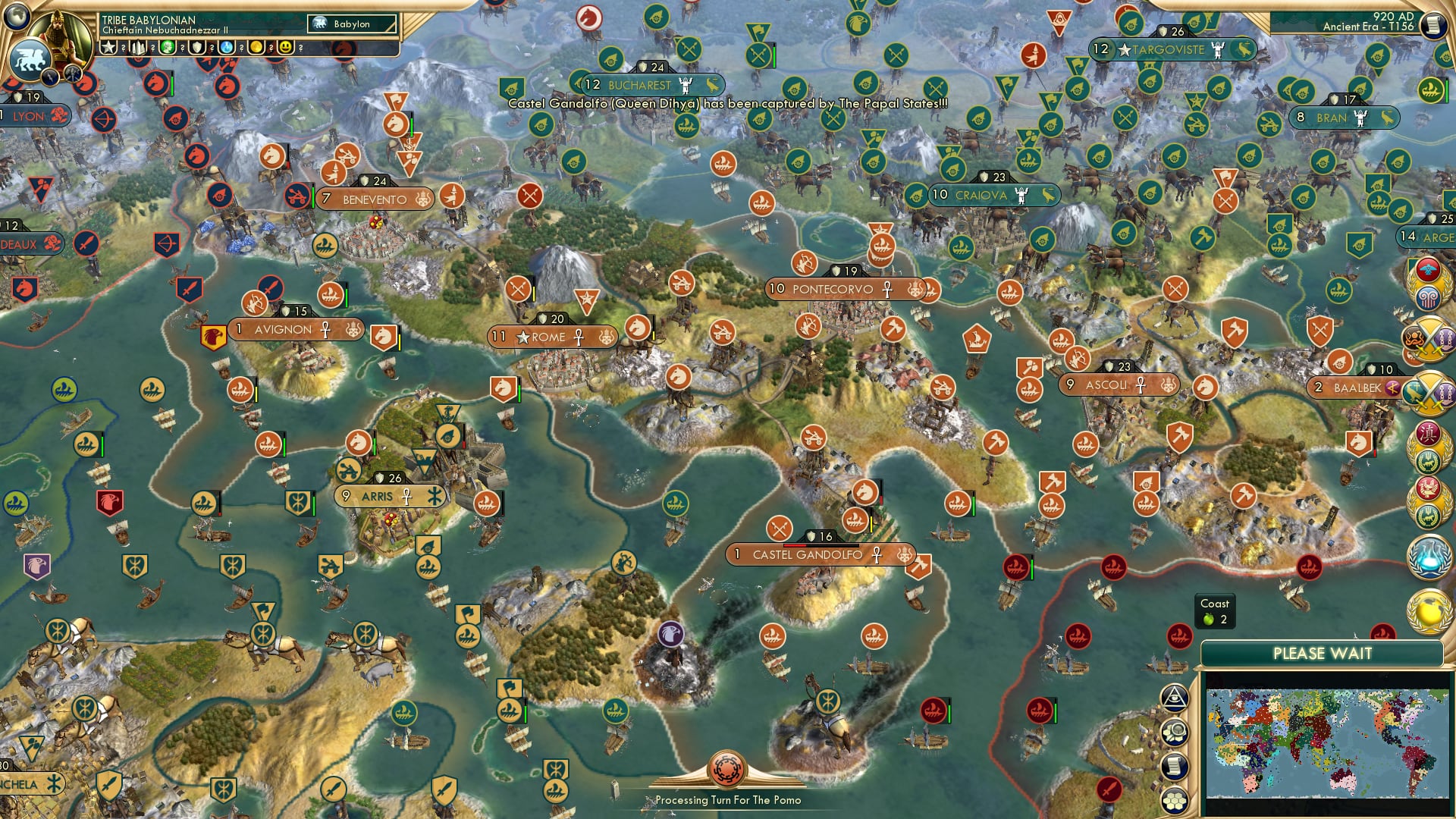Click the happiness smiley icon in the resource bar
The height and width of the screenshot is (819, 1456).
click(285, 47)
